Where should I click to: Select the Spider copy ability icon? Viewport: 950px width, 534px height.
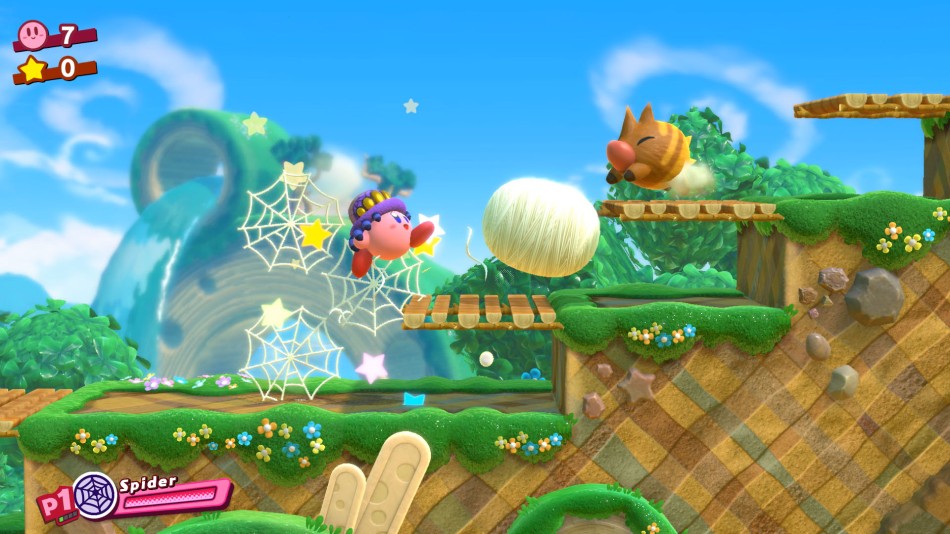[93, 493]
